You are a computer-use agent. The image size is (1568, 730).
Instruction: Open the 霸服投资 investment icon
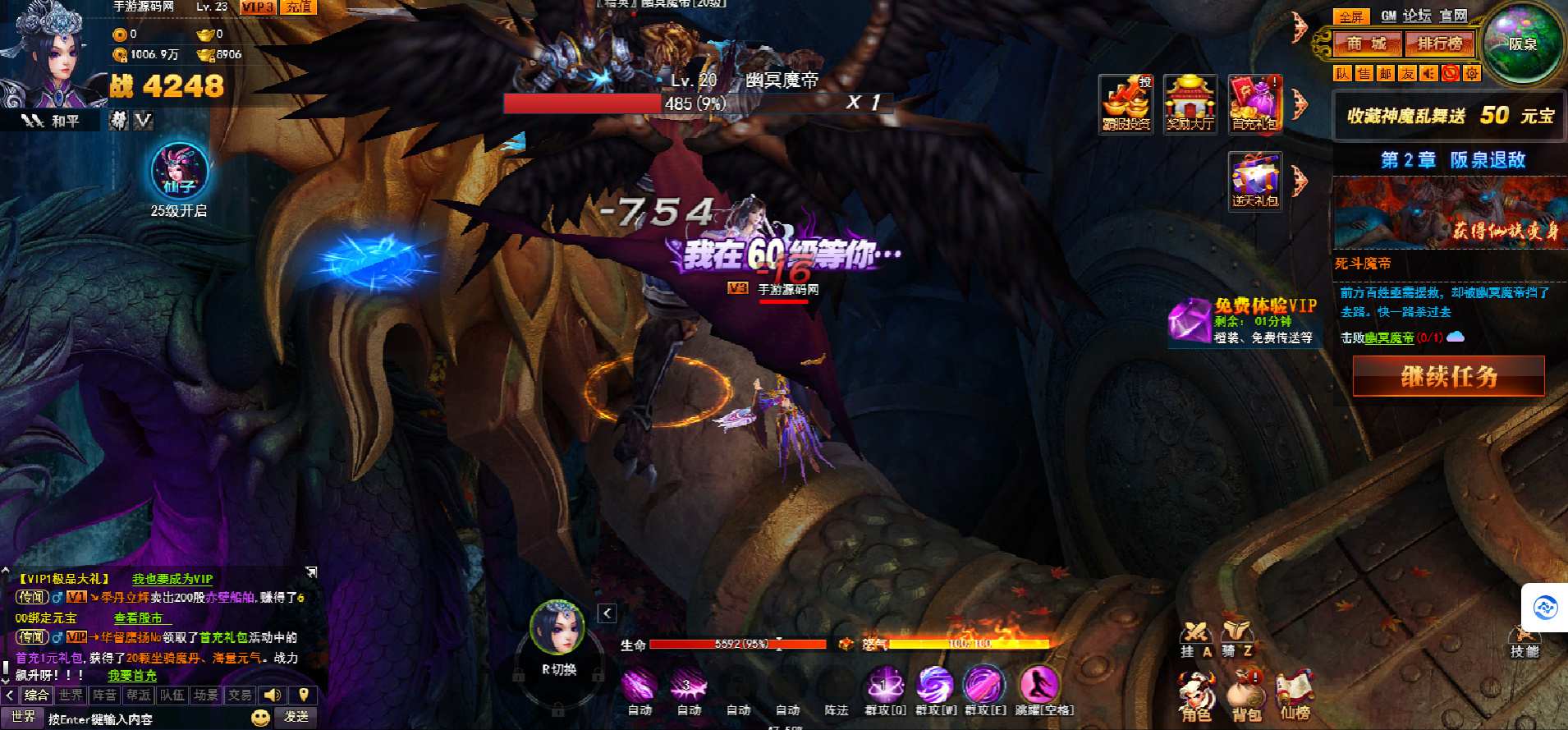(x=1126, y=104)
